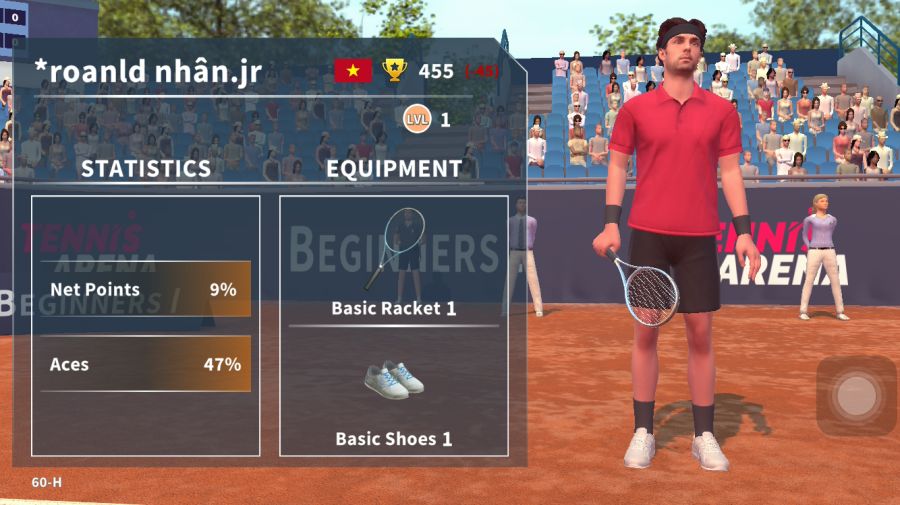The image size is (900, 505).
Task: Click the Vietnam flag beside the player name
Action: coord(353,70)
